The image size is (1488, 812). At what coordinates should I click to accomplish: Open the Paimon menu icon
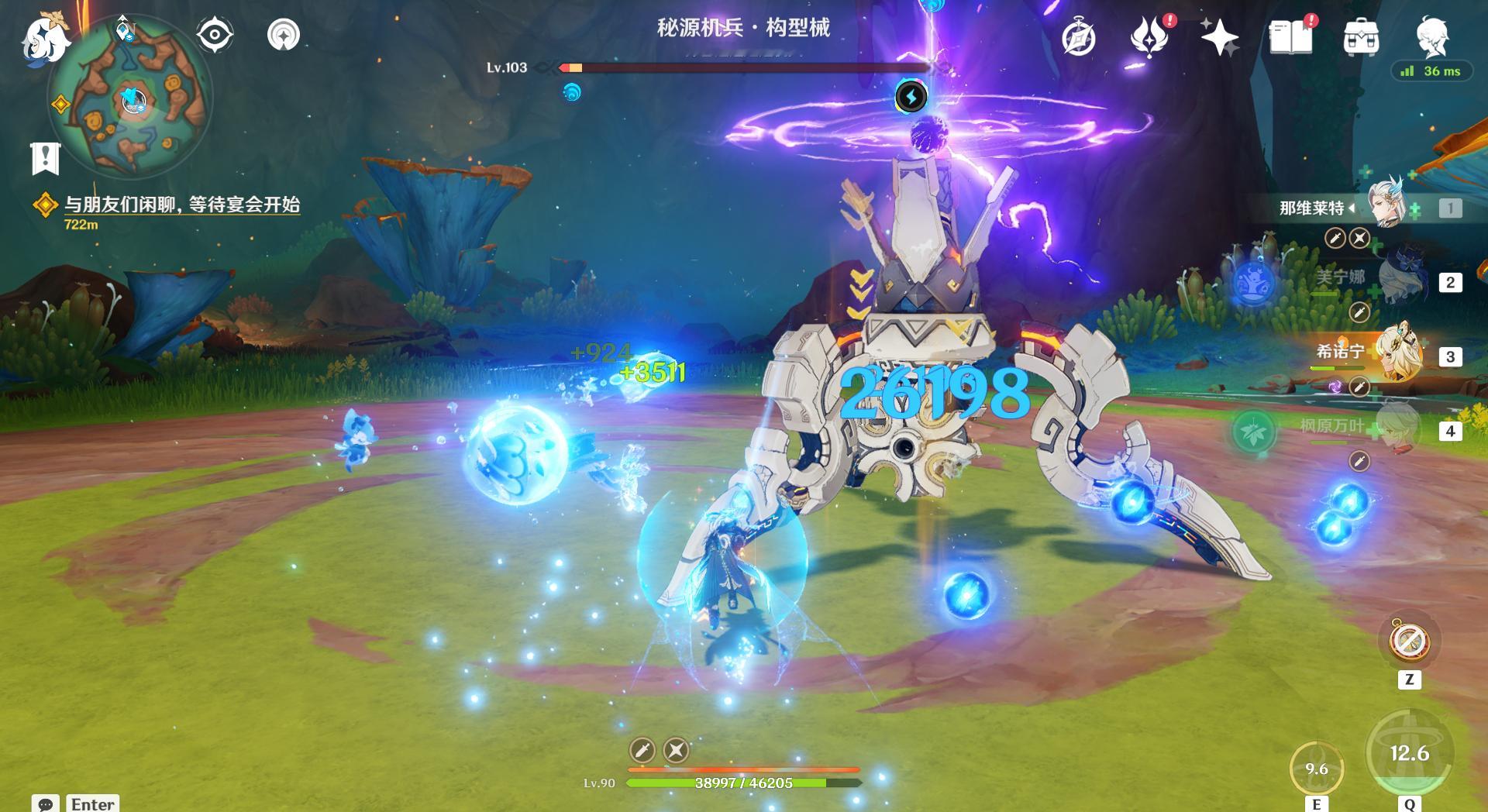tap(45, 39)
